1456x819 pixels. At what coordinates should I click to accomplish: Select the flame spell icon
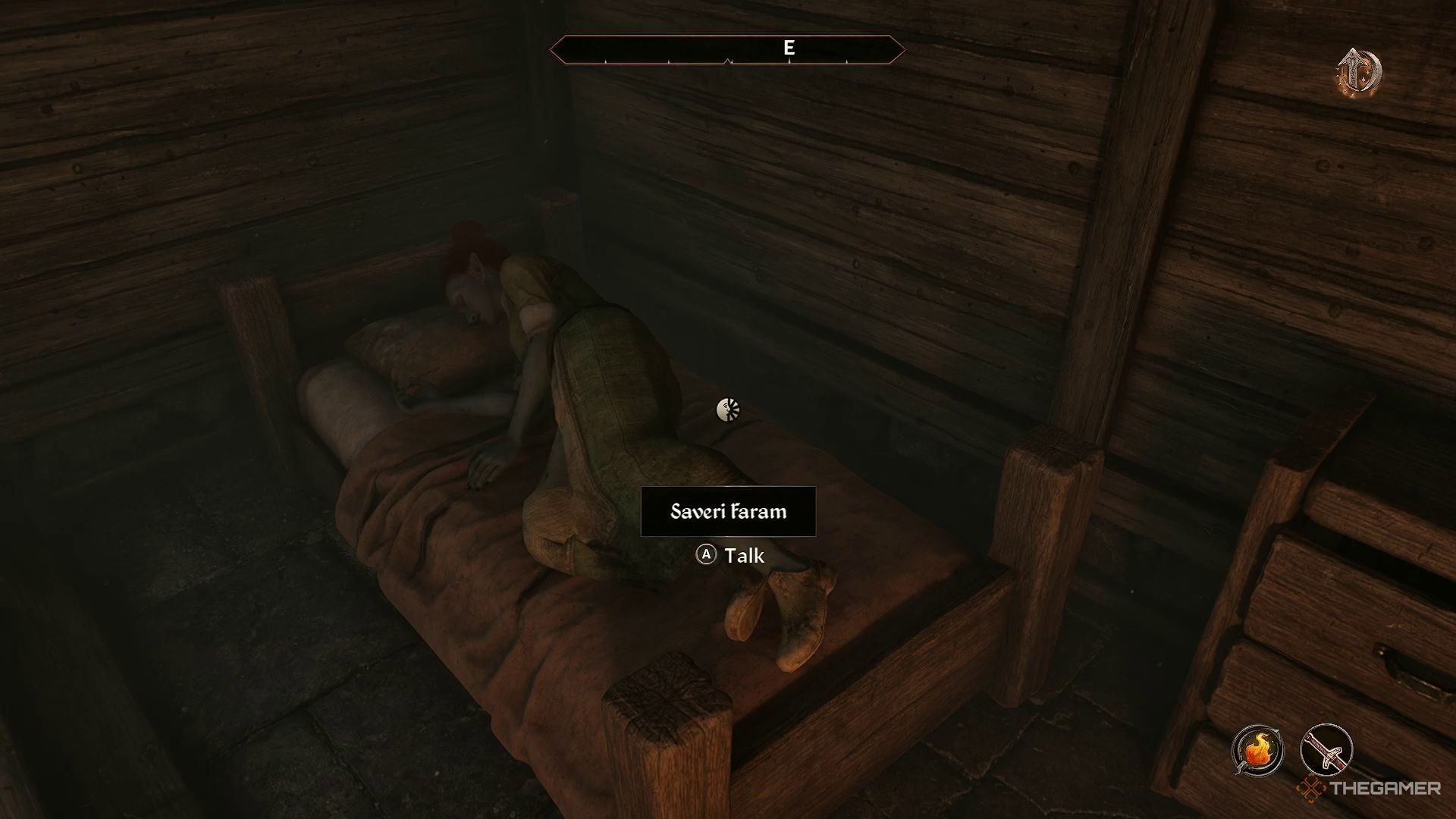(1257, 751)
